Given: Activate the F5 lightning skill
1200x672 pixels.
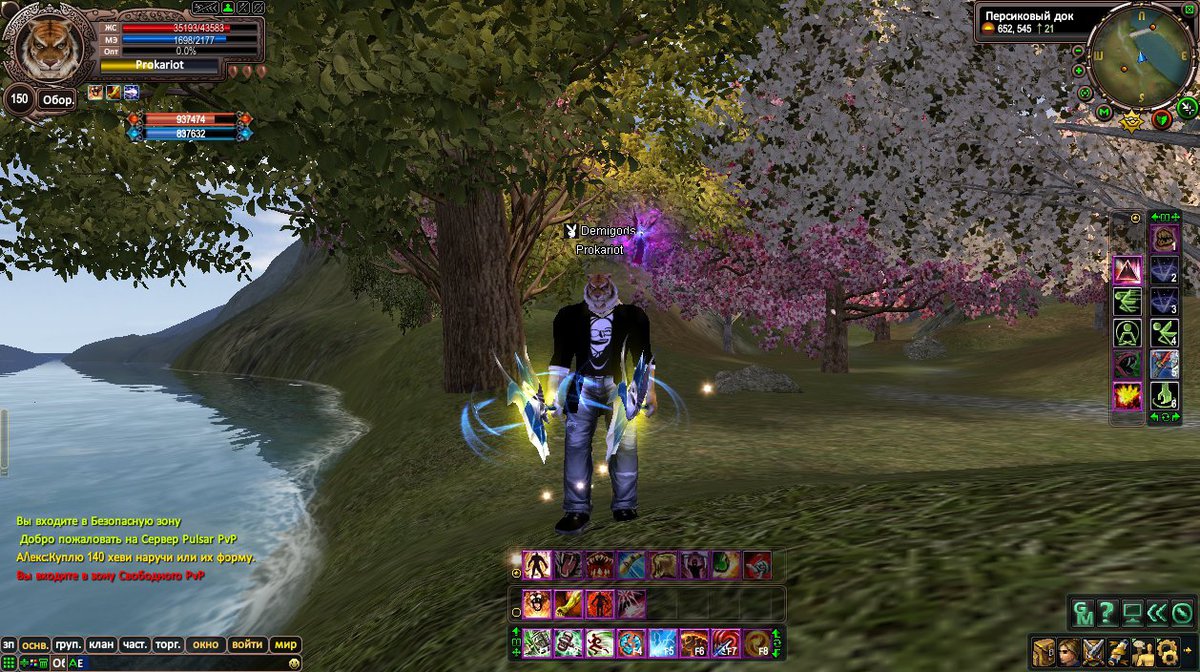Looking at the screenshot, I should click(663, 642).
